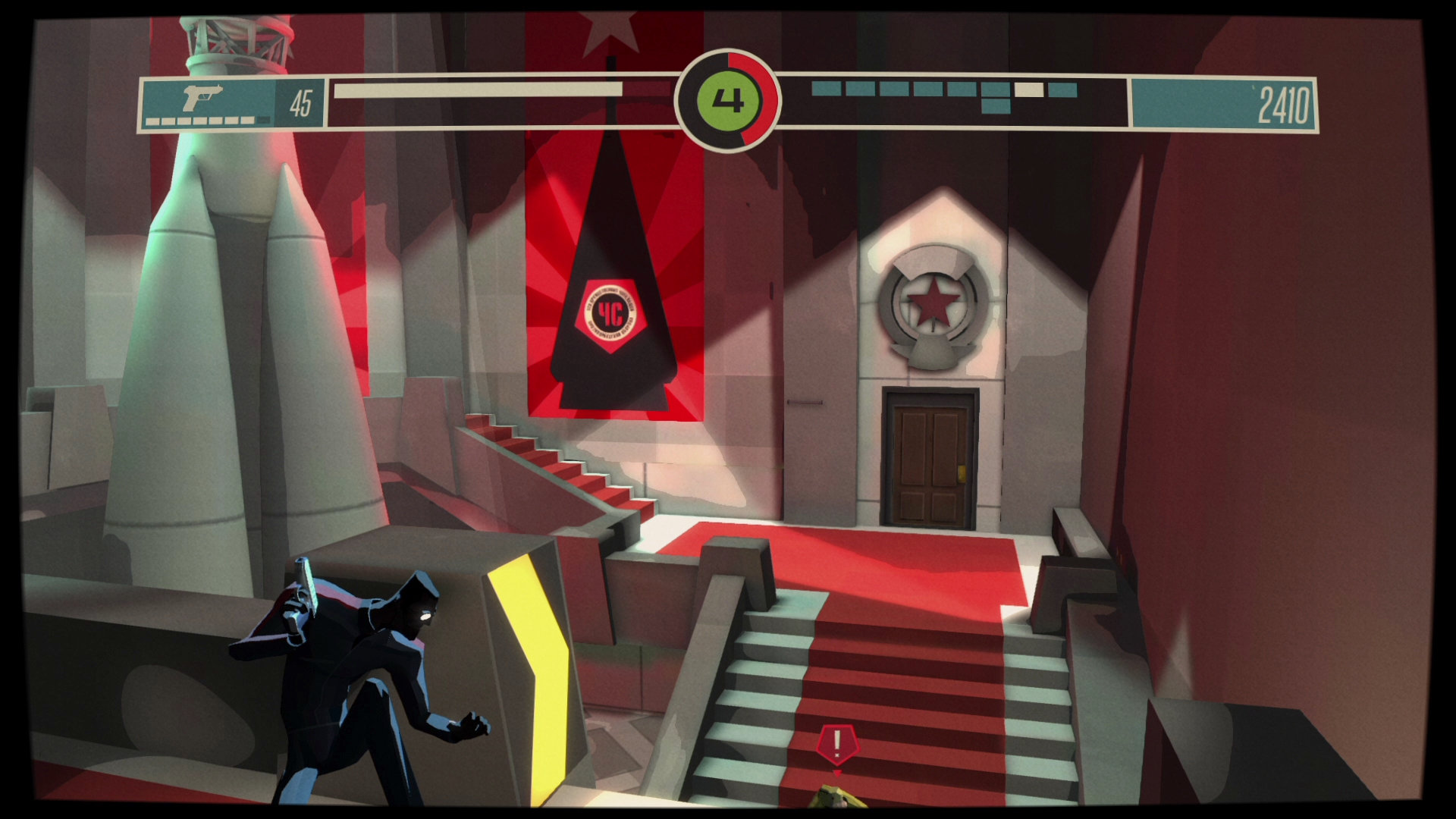The image size is (1456, 819).
Task: Toggle the last teal objective square
Action: coord(1064,89)
